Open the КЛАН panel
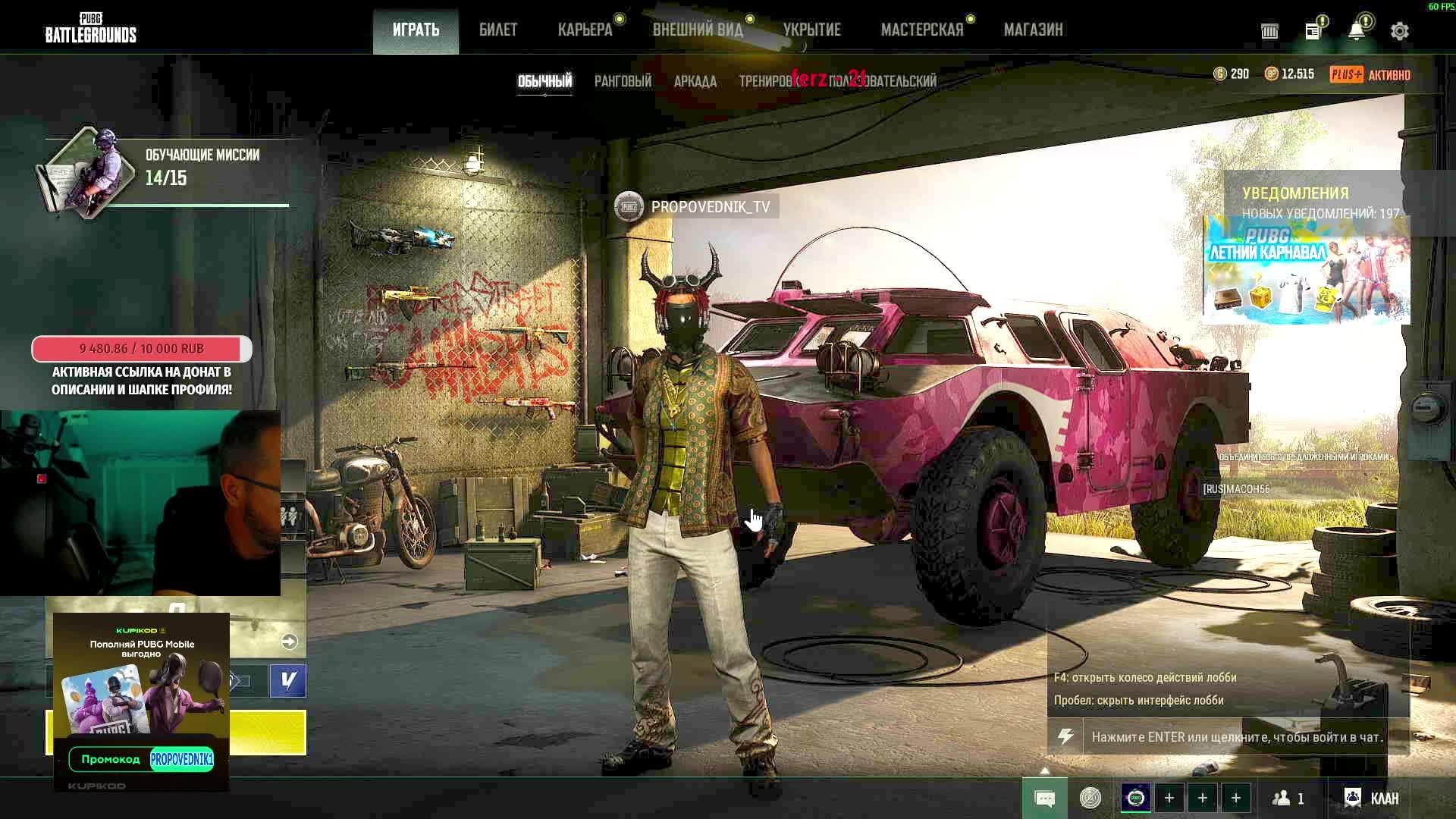Screen dimensions: 1456x819 point(1372,799)
